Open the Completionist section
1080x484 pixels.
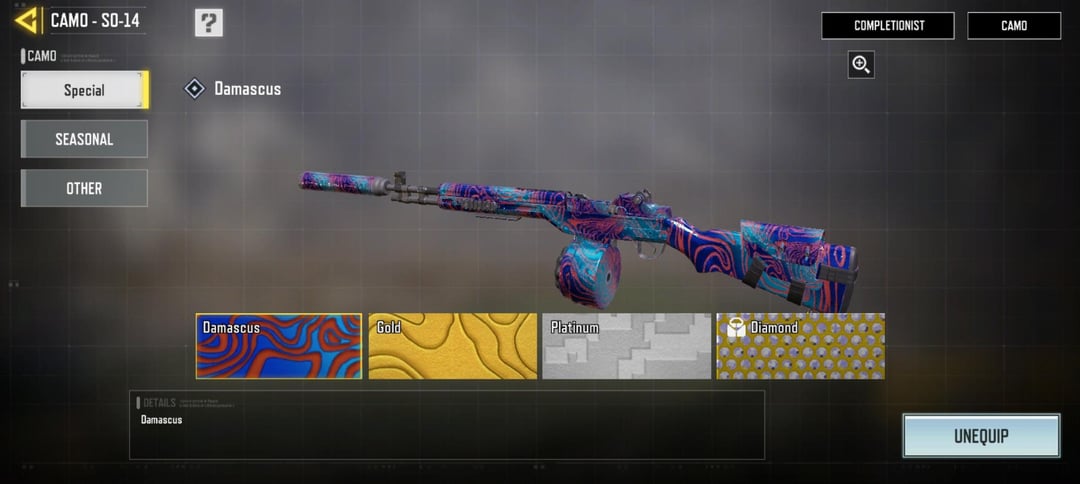click(x=887, y=26)
